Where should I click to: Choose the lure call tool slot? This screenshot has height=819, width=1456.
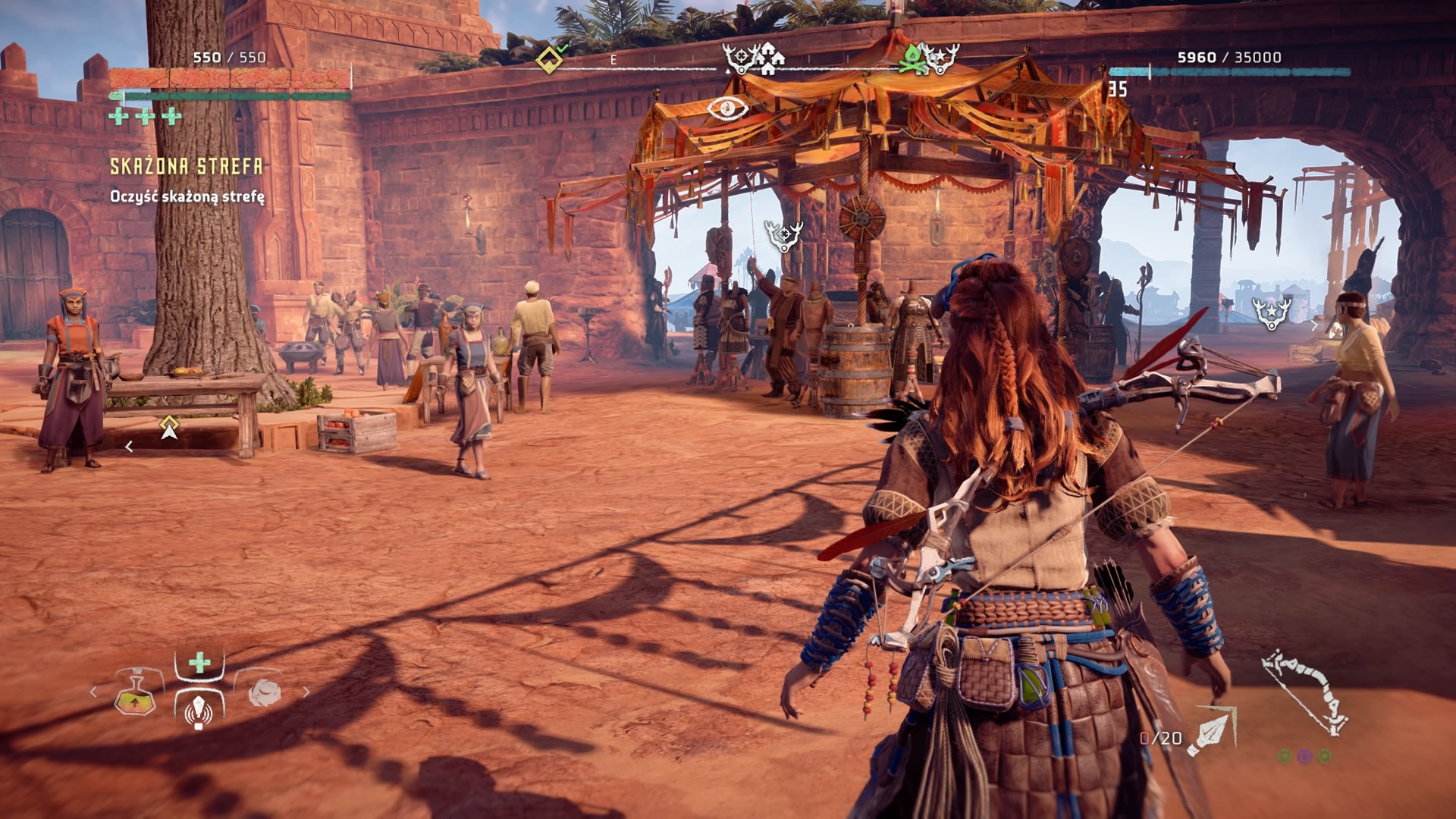point(199,709)
